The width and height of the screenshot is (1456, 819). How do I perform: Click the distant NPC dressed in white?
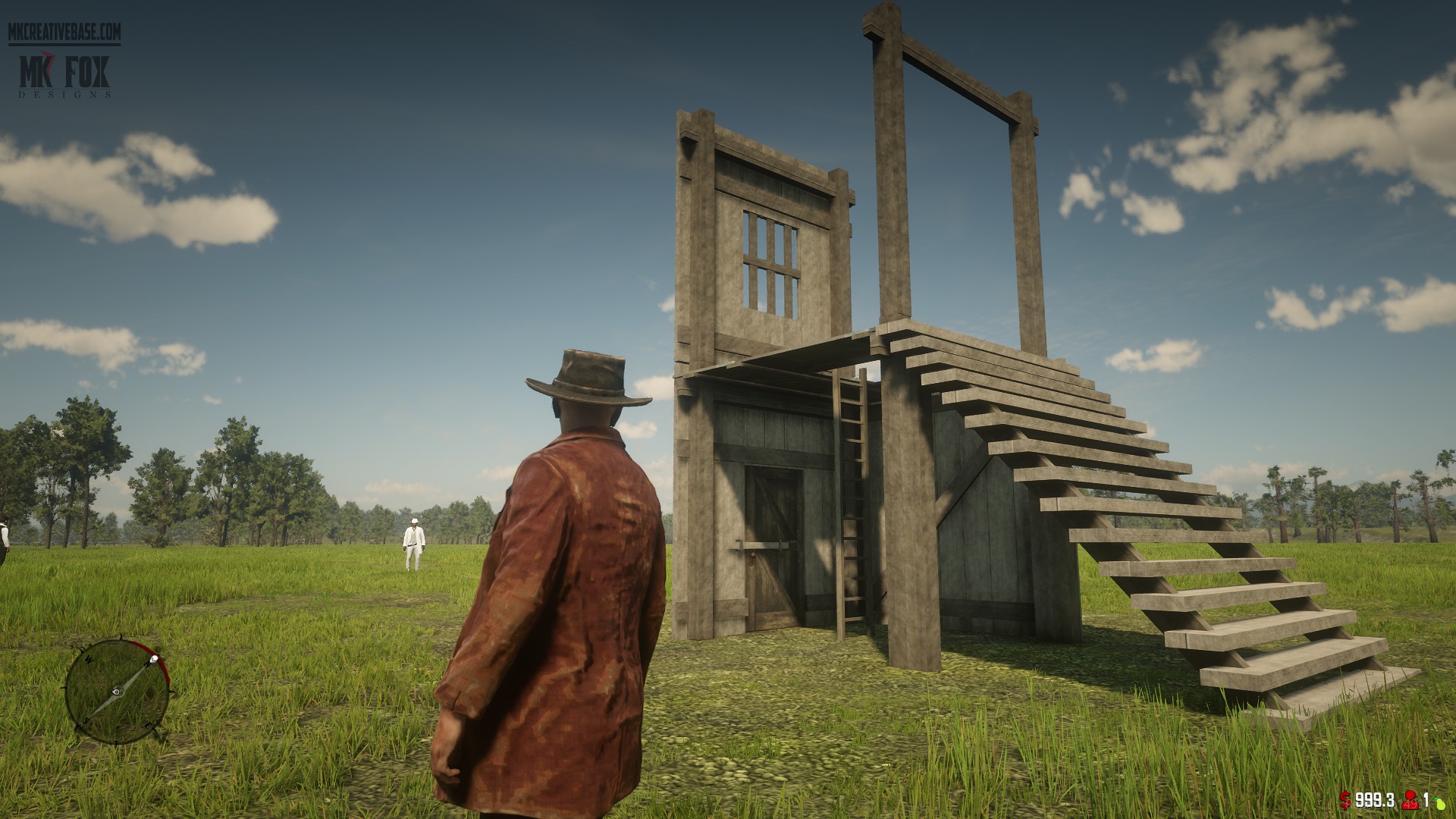(414, 538)
